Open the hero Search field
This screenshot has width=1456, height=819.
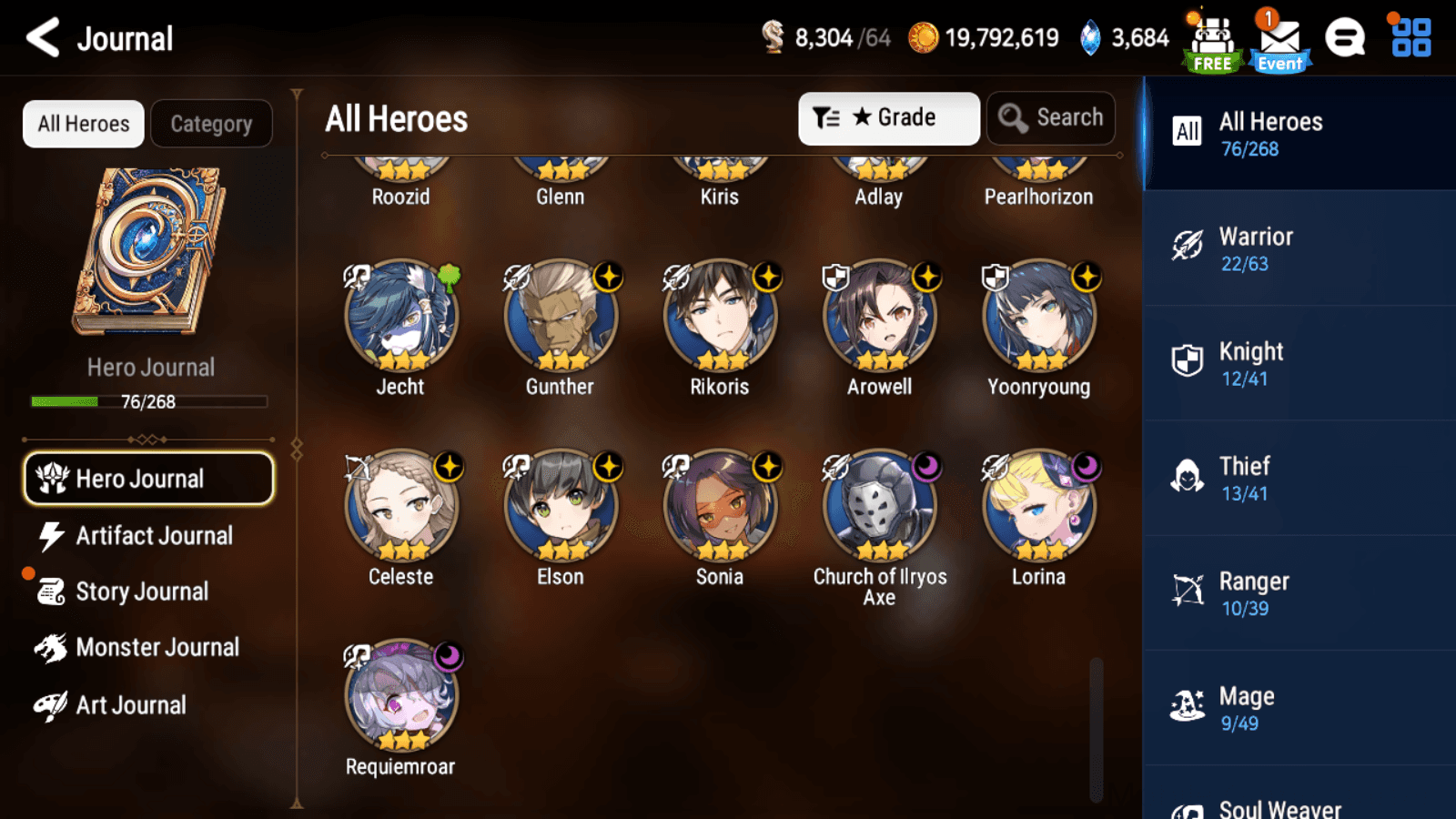pyautogui.click(x=1051, y=118)
